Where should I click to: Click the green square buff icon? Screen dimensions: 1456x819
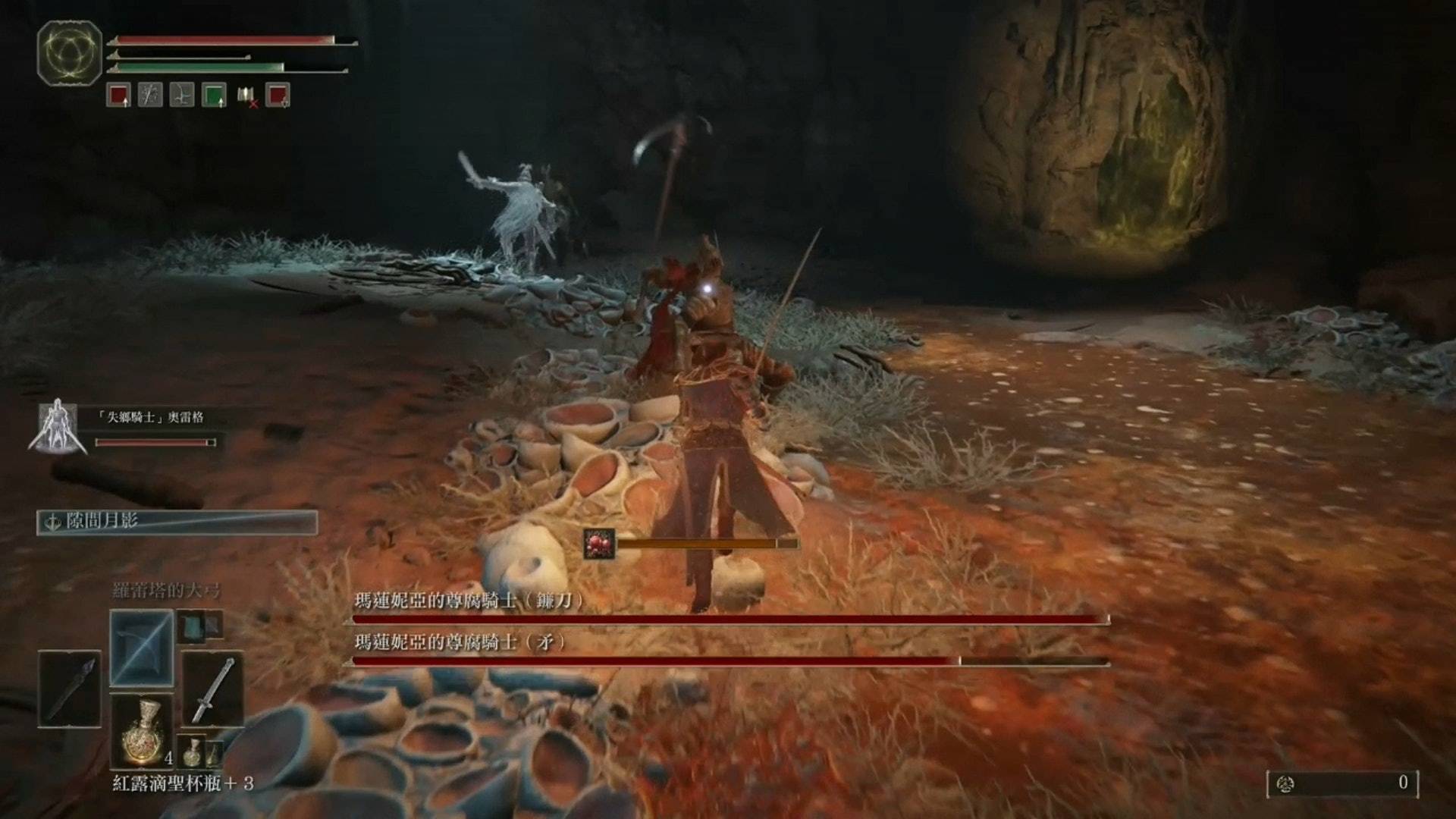pos(214,96)
